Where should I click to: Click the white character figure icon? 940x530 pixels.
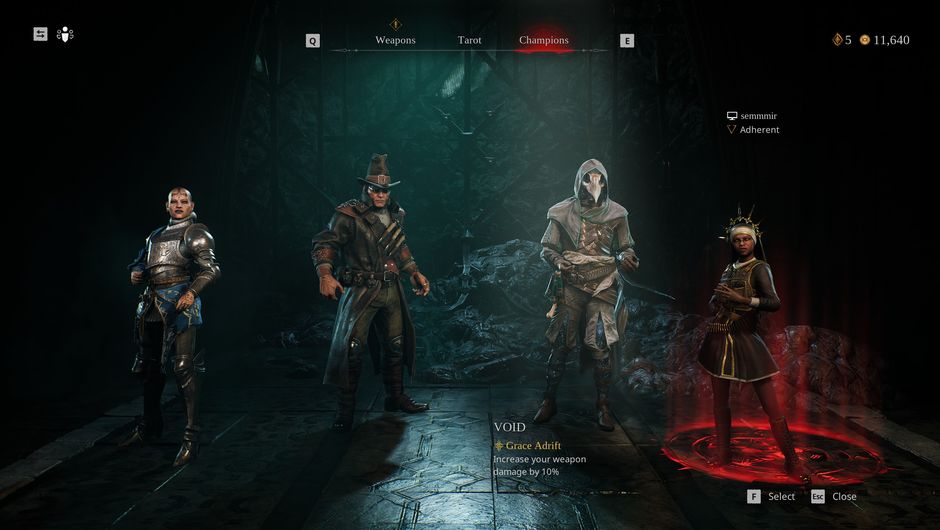tap(66, 34)
